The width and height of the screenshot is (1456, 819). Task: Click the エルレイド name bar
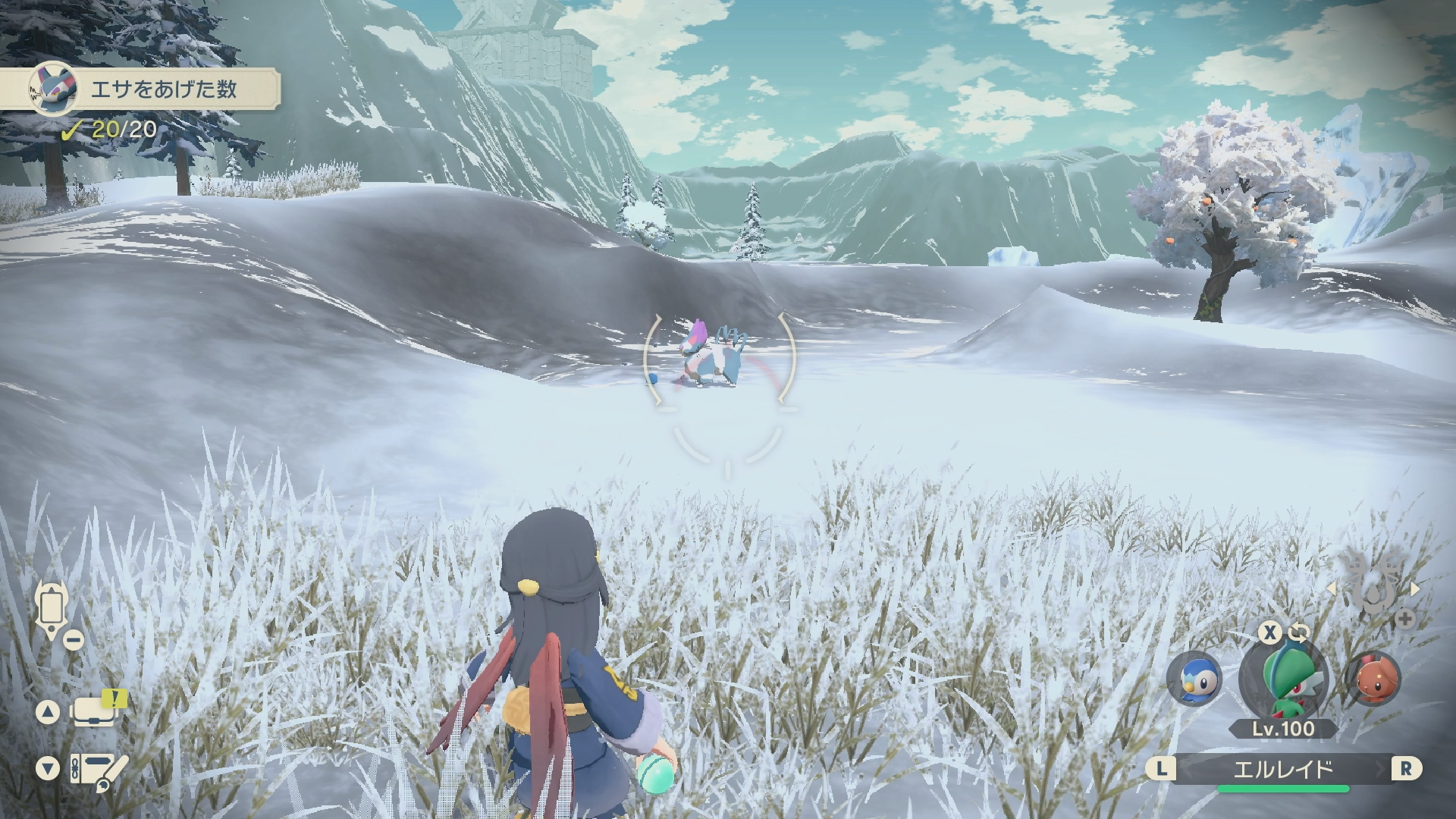click(1283, 770)
